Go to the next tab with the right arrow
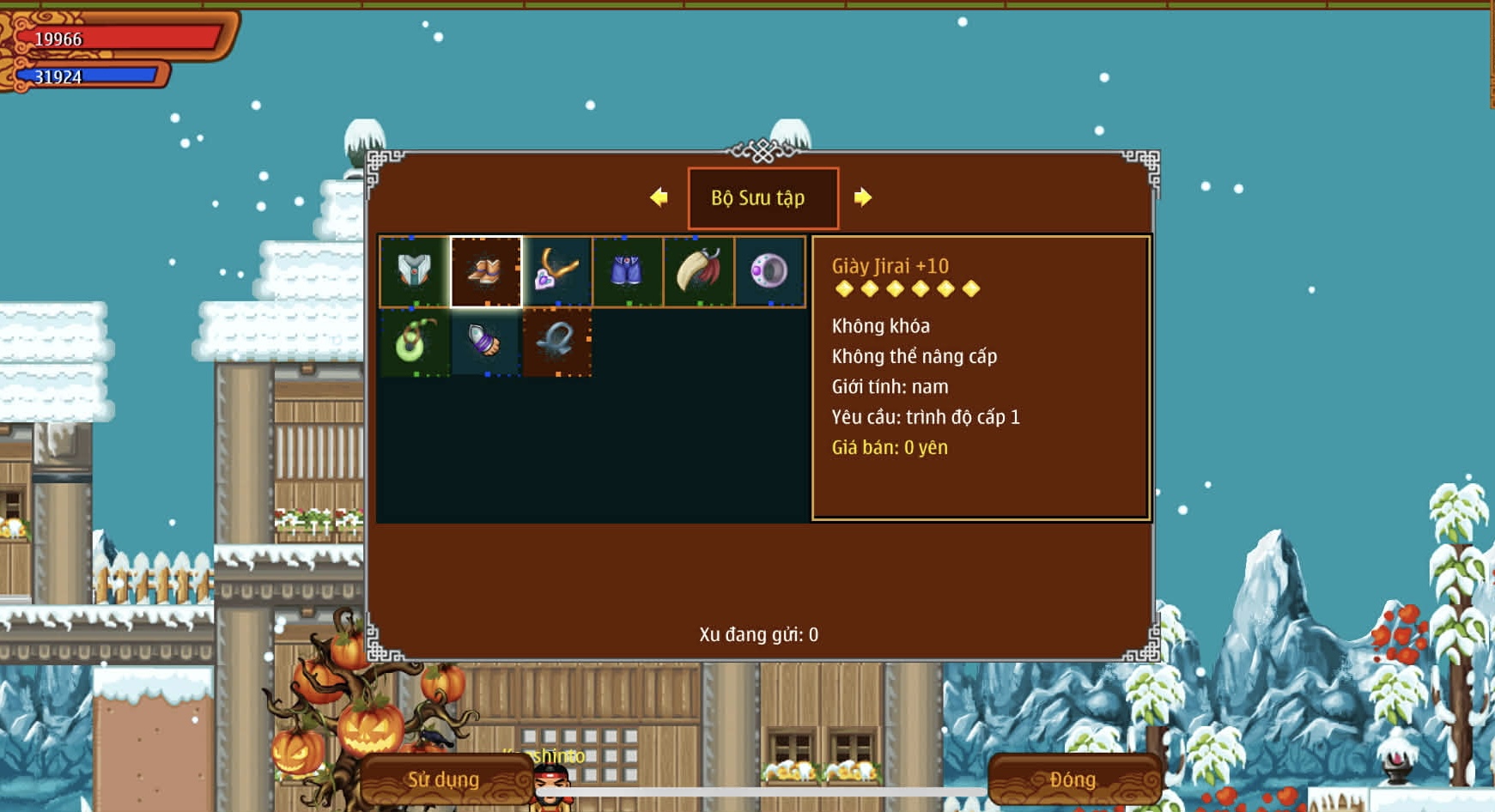The image size is (1495, 812). (x=863, y=197)
